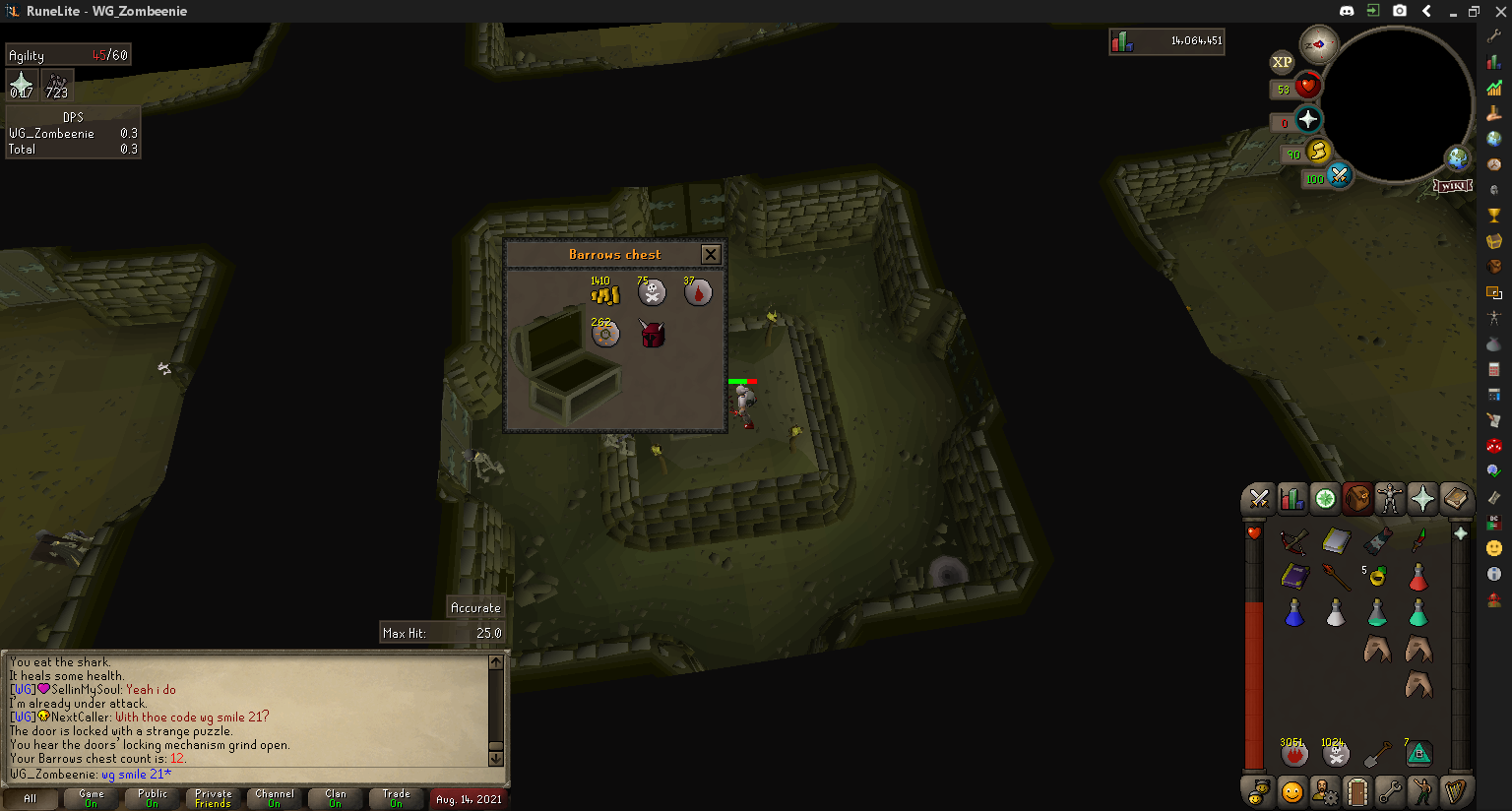Toggle run using the boot energy orb

tap(1318, 152)
